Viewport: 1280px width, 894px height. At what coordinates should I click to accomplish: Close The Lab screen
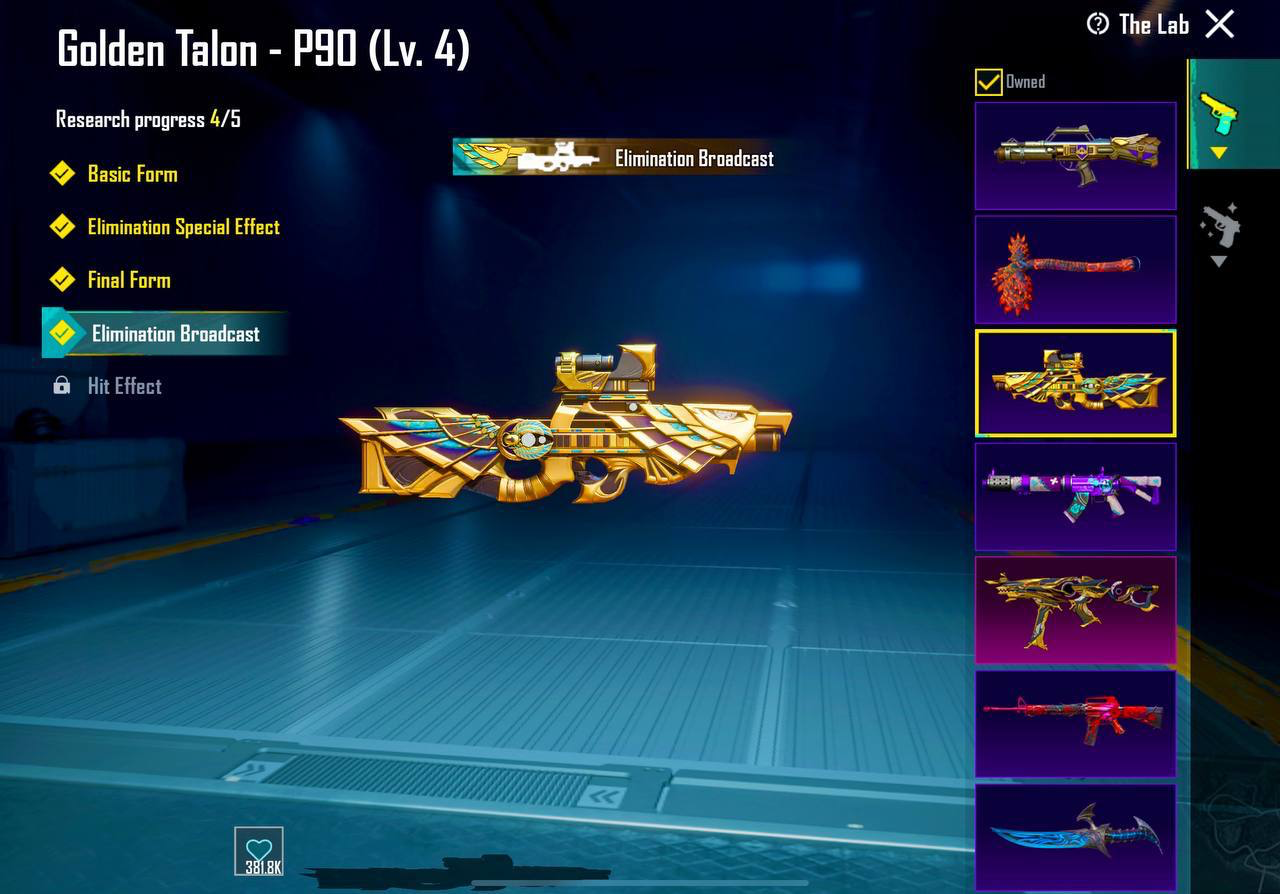[x=1220, y=24]
